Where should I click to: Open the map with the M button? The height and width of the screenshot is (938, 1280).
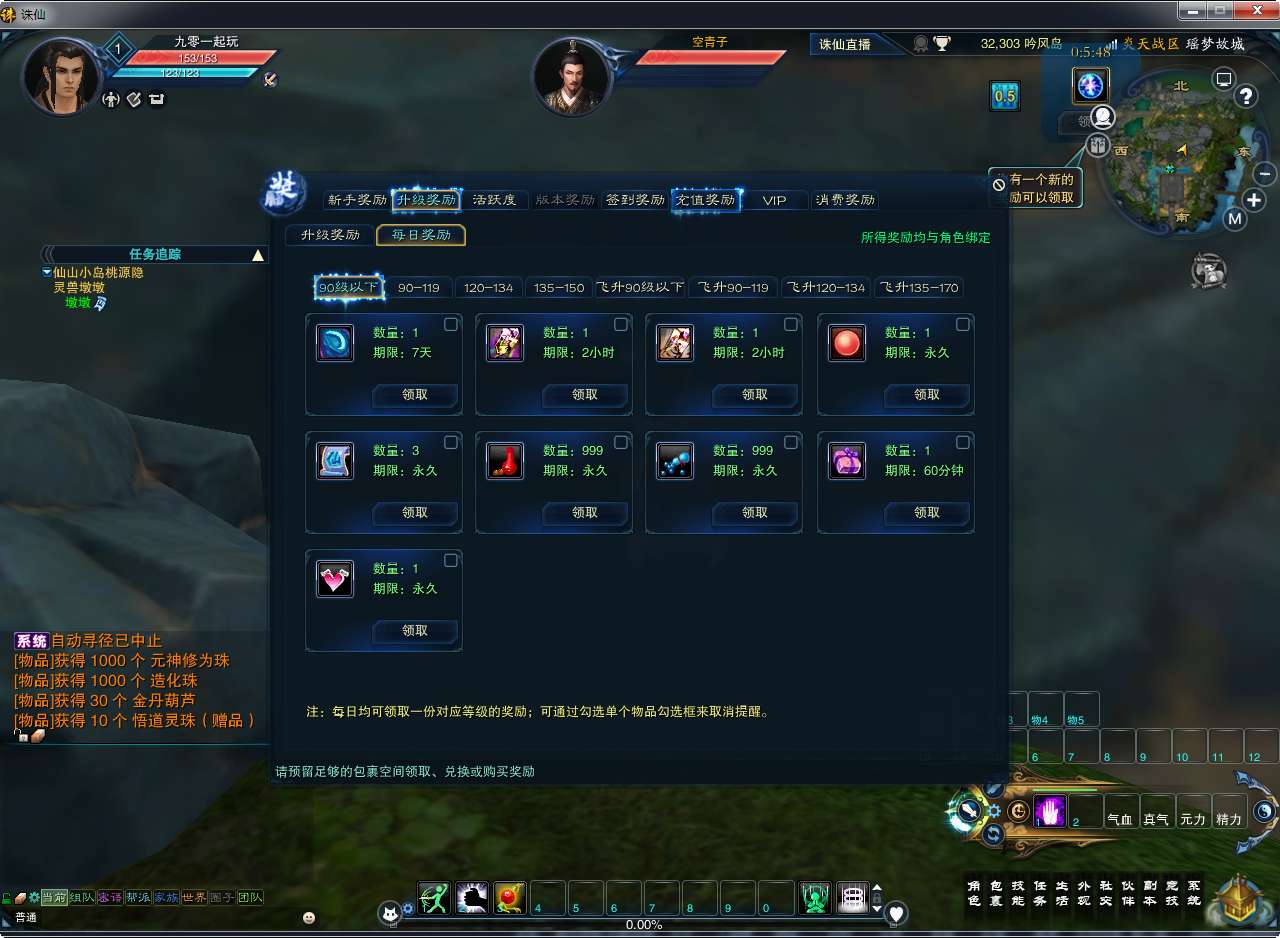pos(1235,219)
